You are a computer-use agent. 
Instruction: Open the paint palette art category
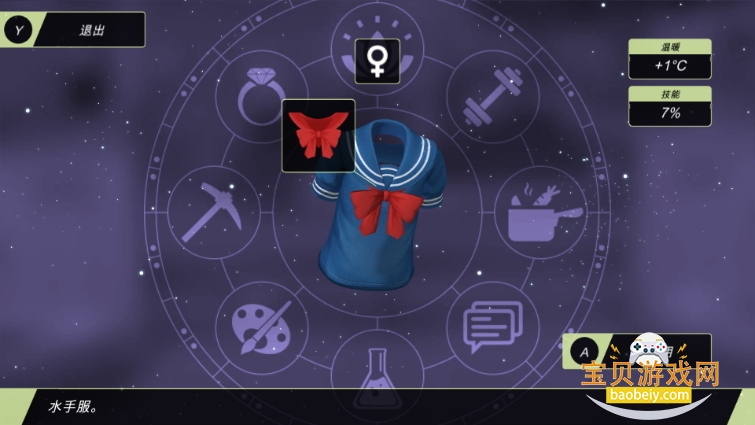point(261,325)
